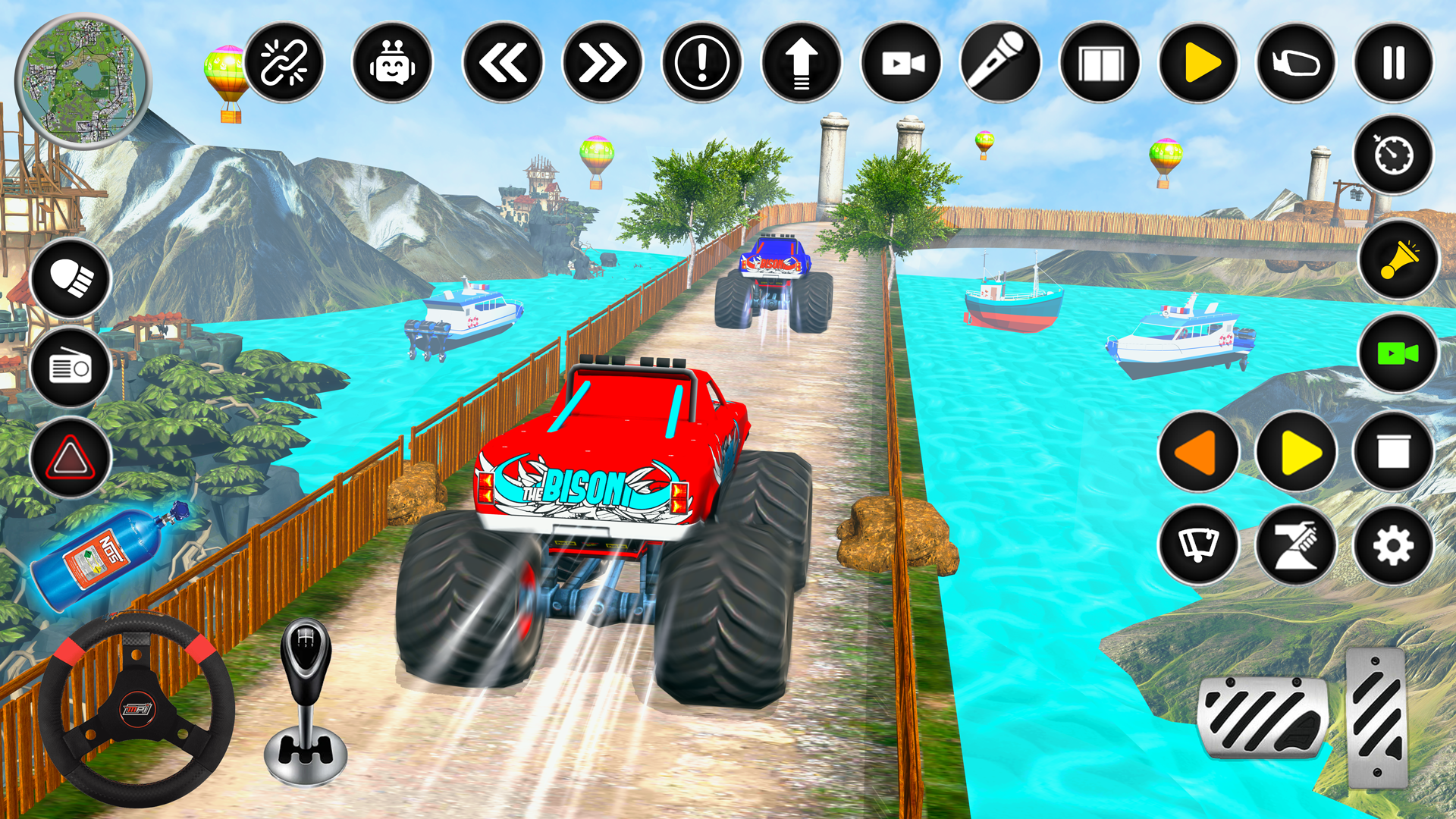Screen dimensions: 1456x819
Task: Activate the red hazard triangle button
Action: pos(71,457)
